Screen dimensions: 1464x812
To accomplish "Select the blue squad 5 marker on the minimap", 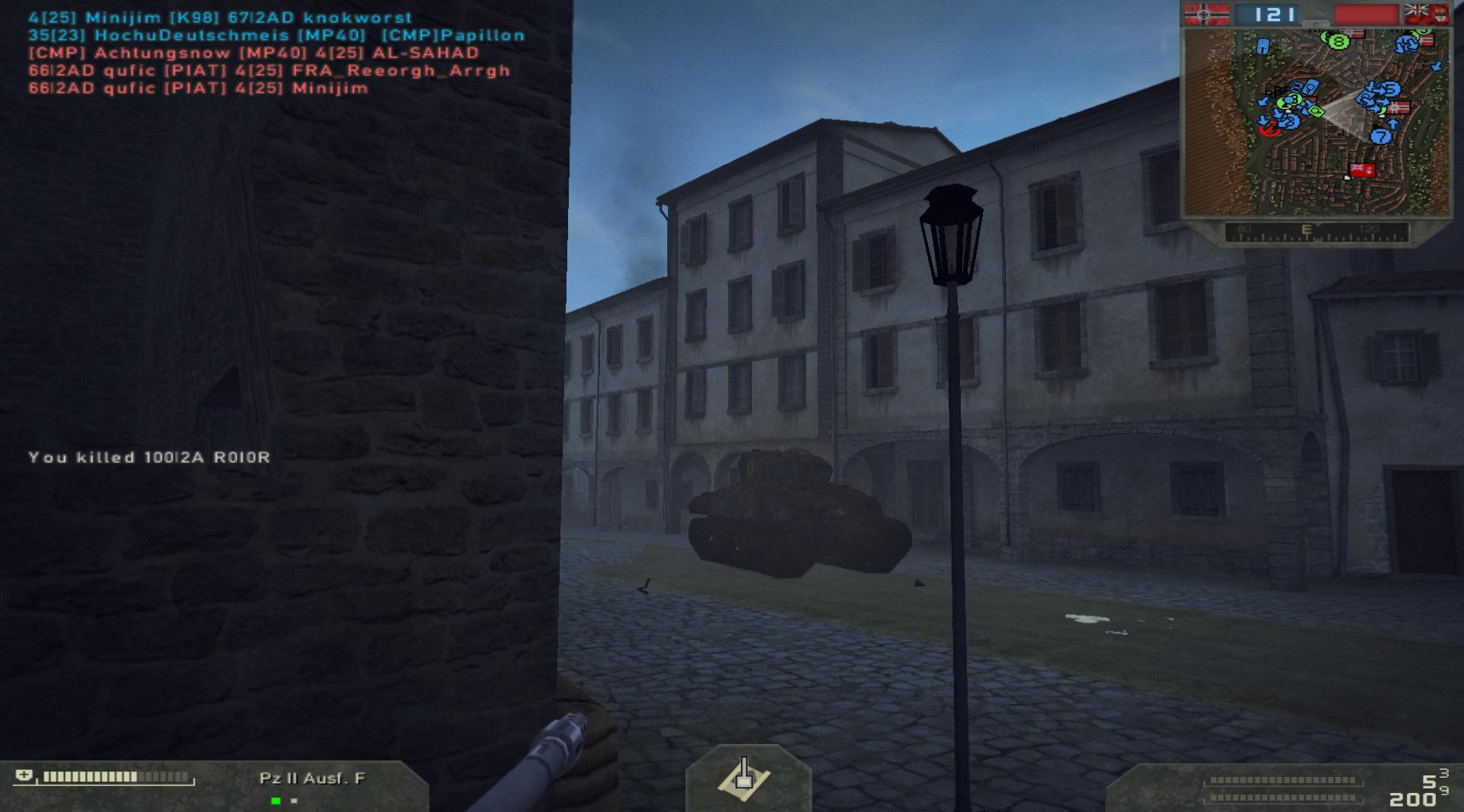I will click(1392, 89).
